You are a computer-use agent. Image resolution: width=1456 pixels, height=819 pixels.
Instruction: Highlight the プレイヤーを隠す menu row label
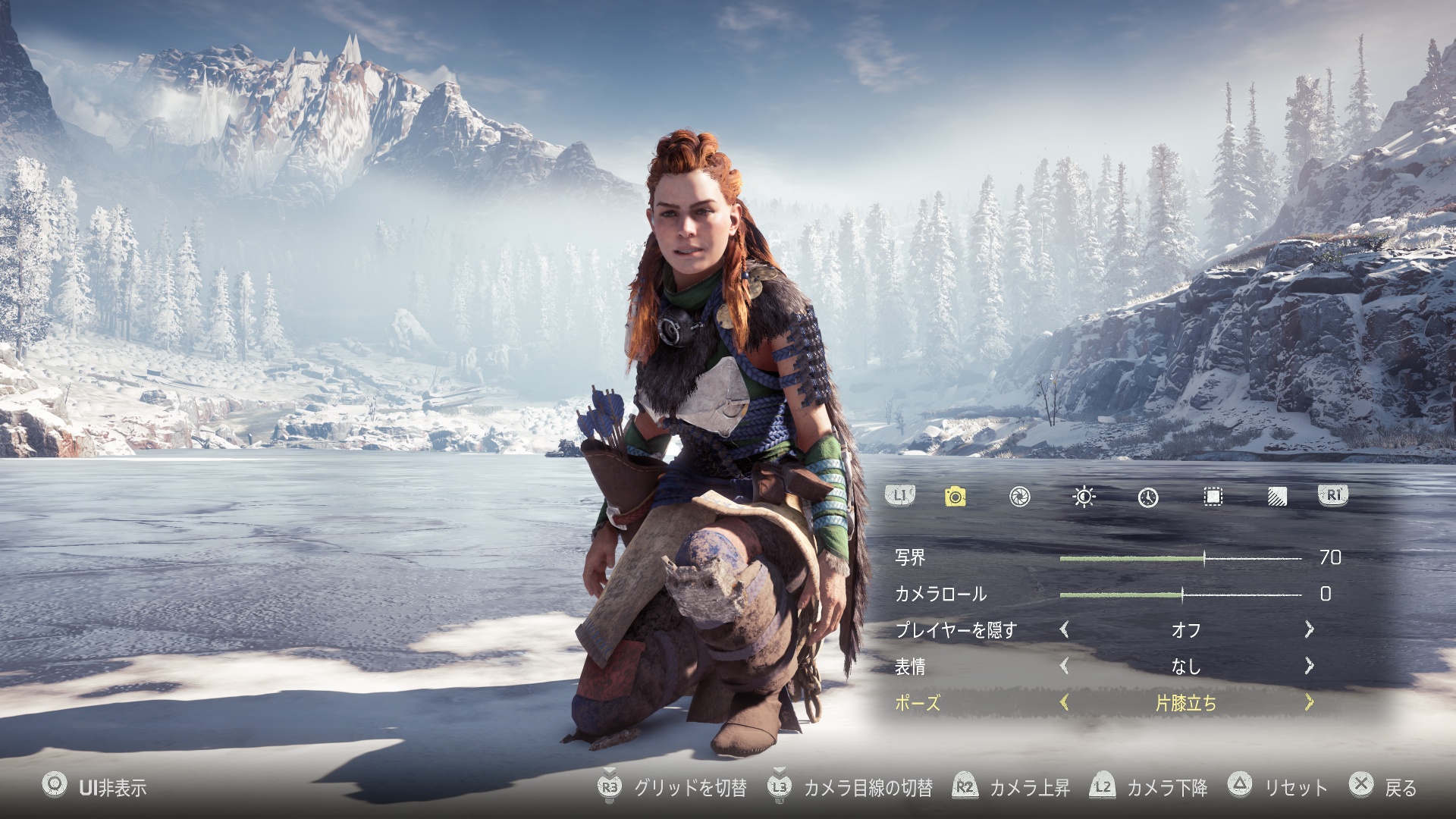point(955,630)
